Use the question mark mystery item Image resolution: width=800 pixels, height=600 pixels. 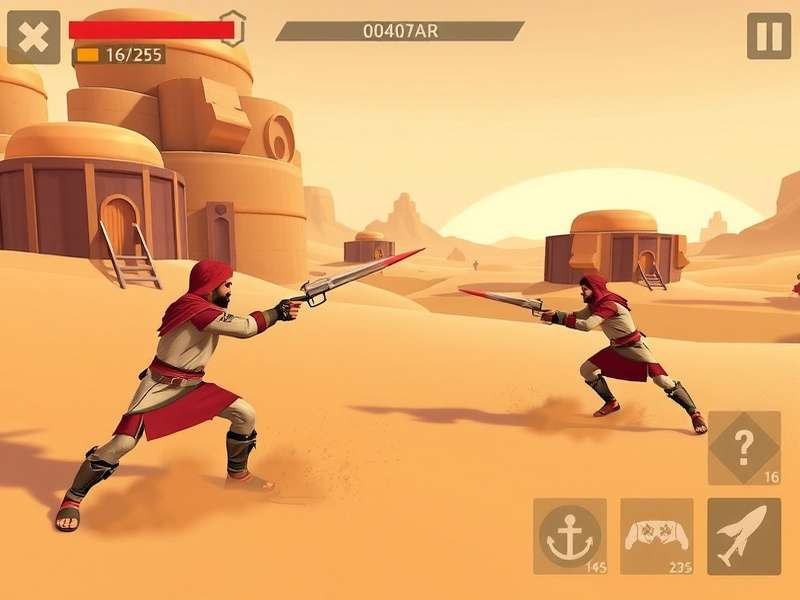[x=743, y=447]
